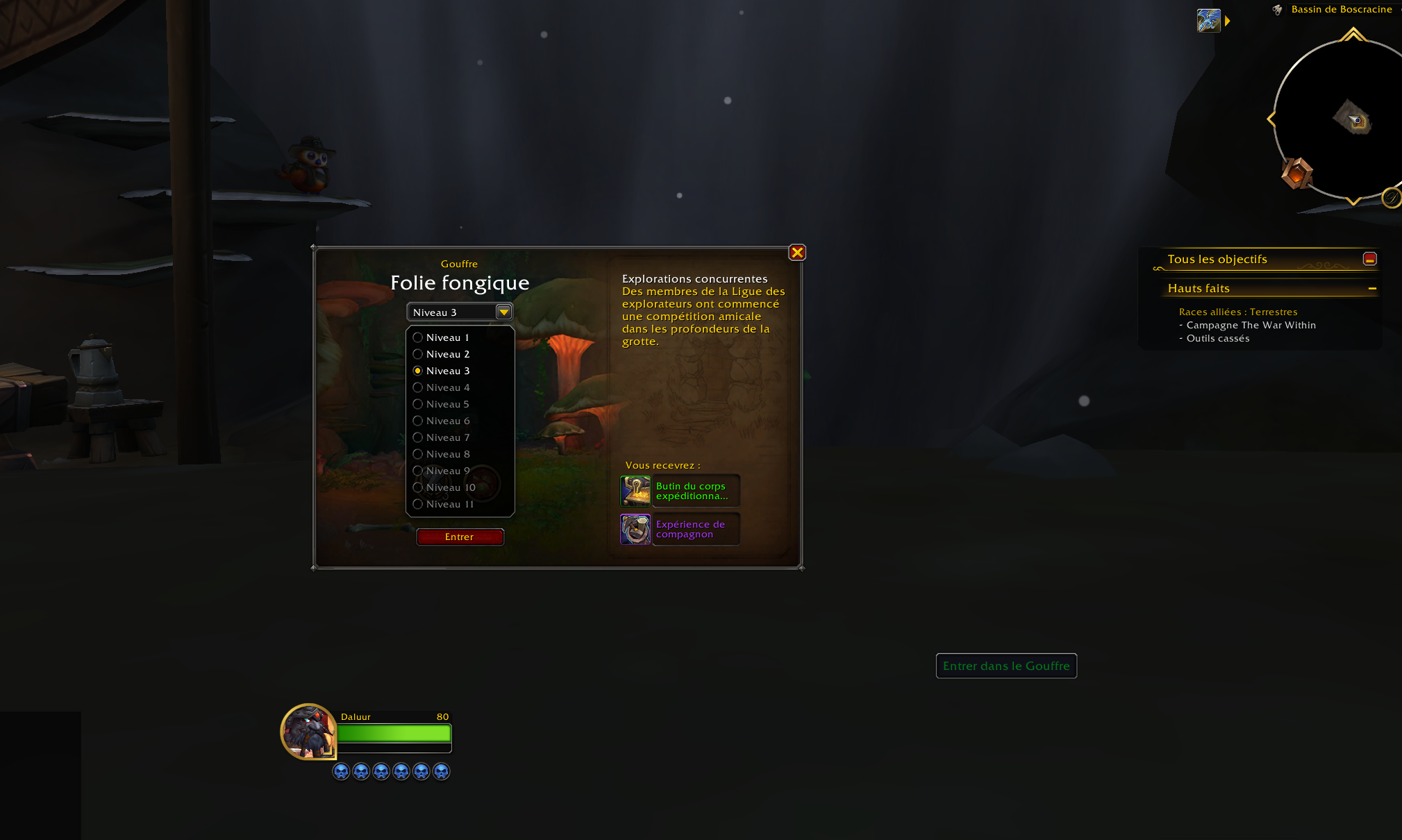Select Daluur's character portrait

point(308,732)
